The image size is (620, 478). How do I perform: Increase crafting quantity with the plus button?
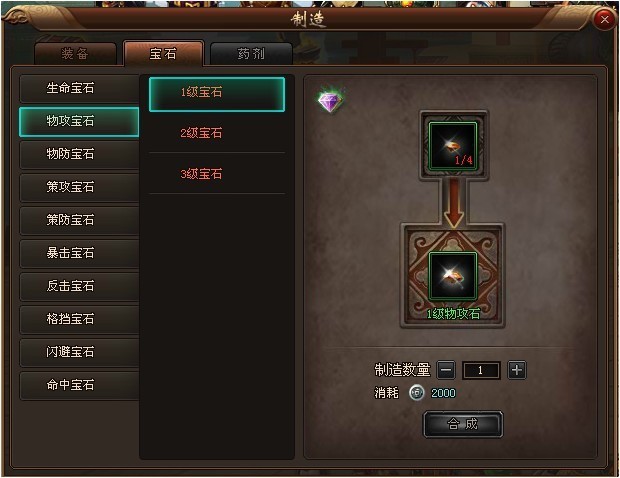pos(516,370)
